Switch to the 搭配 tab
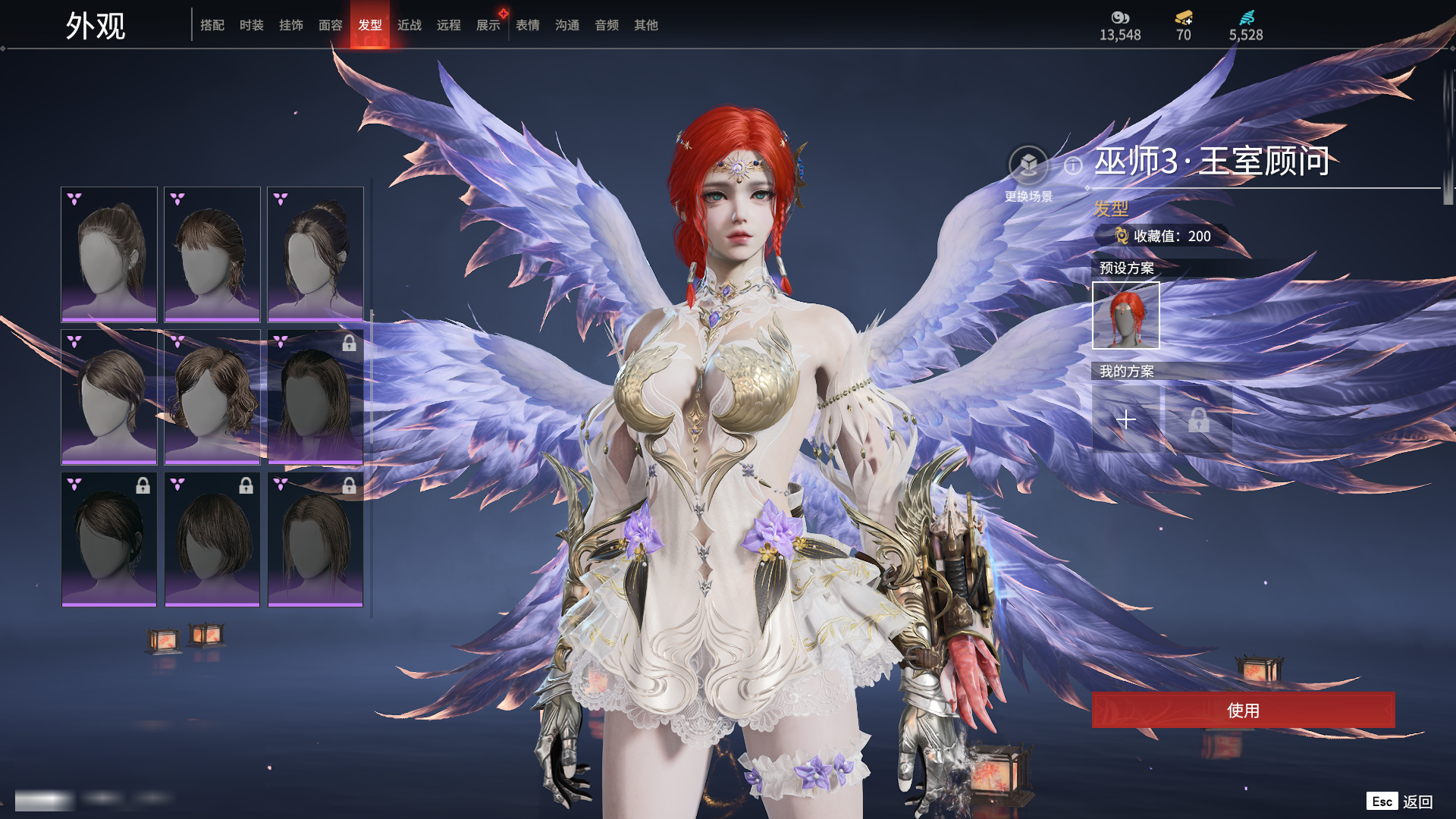 212,25
